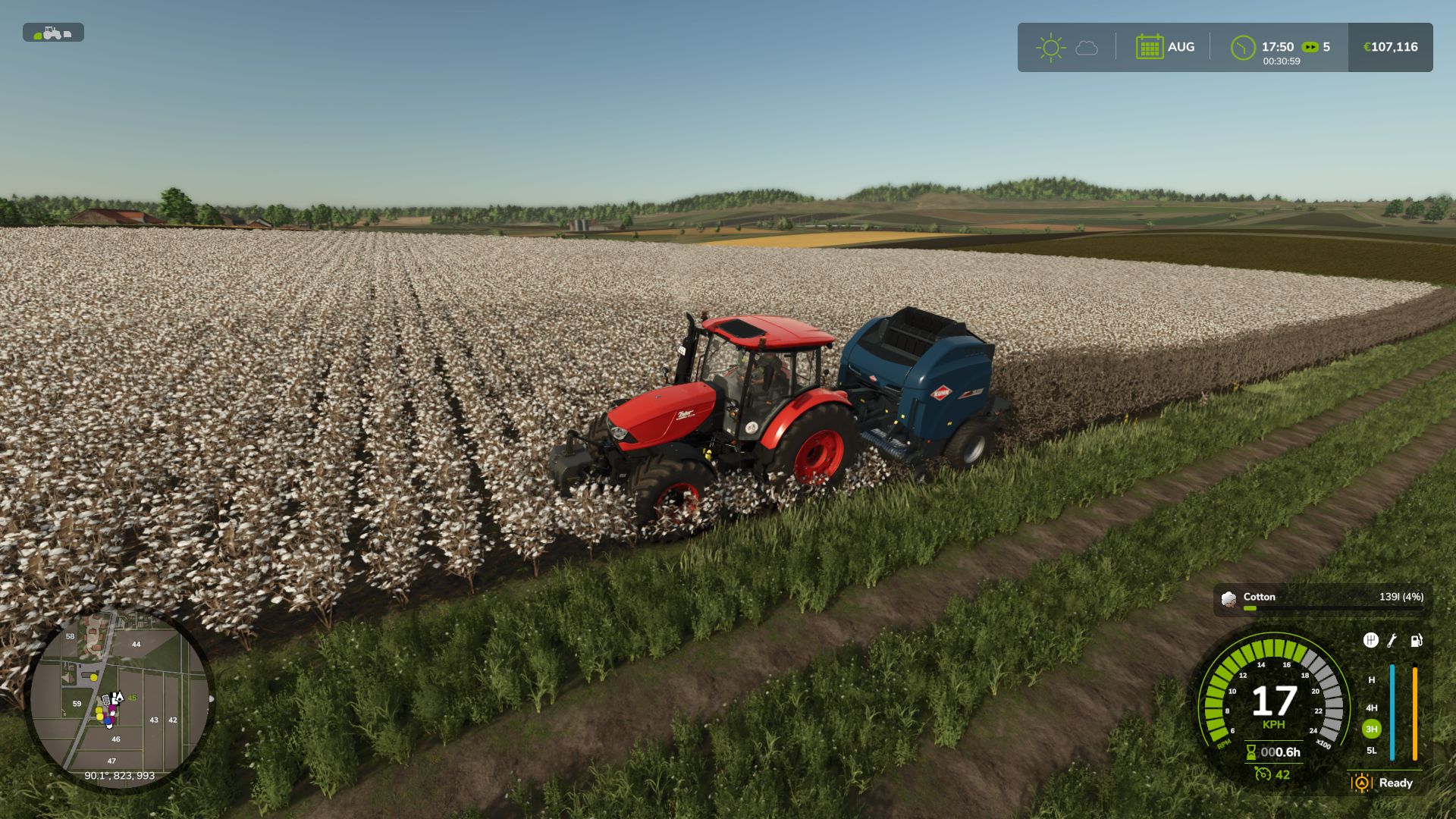Select the cloud forecast icon
Viewport: 1456px width, 819px height.
click(1087, 48)
